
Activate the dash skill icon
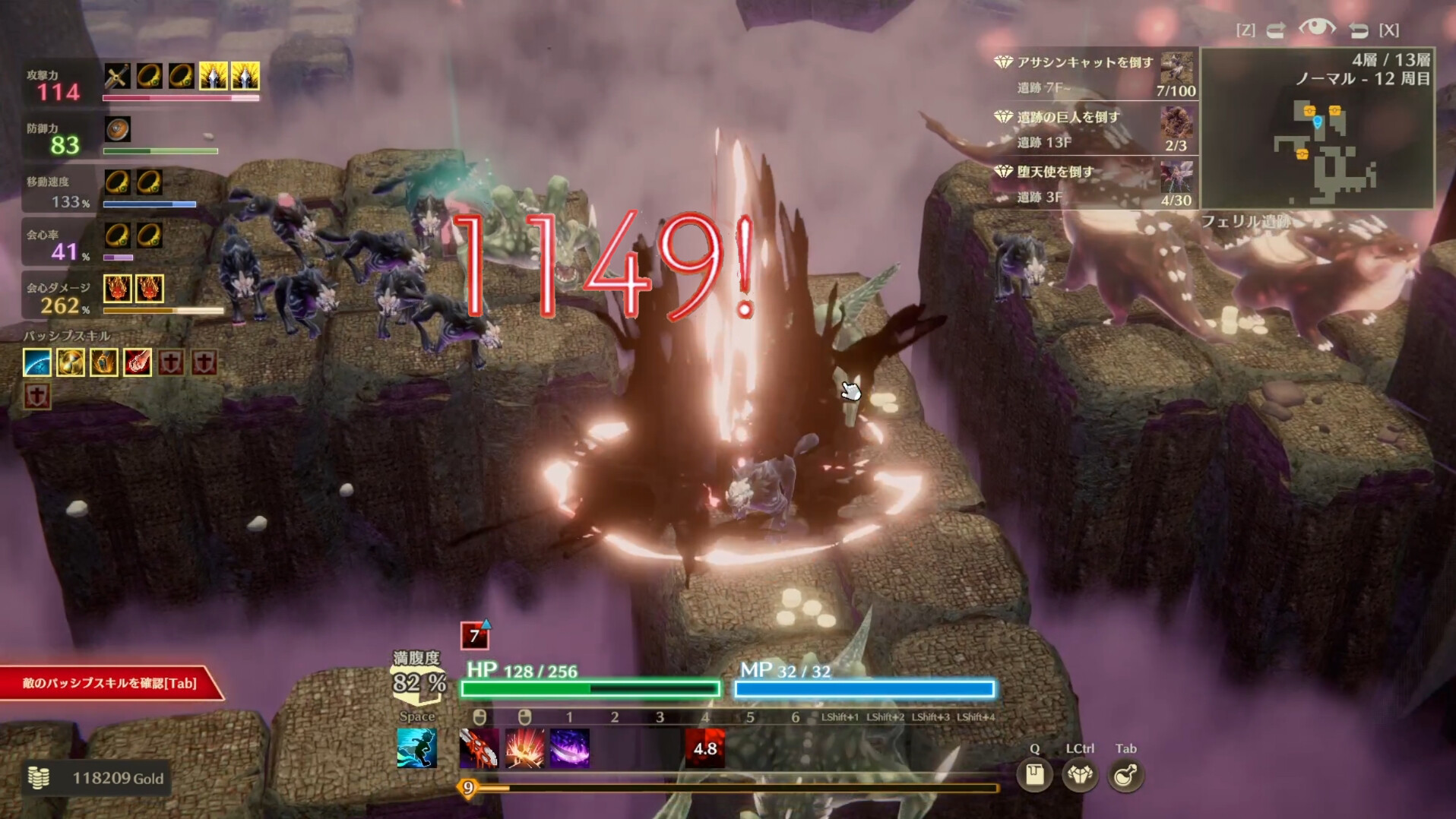(416, 748)
